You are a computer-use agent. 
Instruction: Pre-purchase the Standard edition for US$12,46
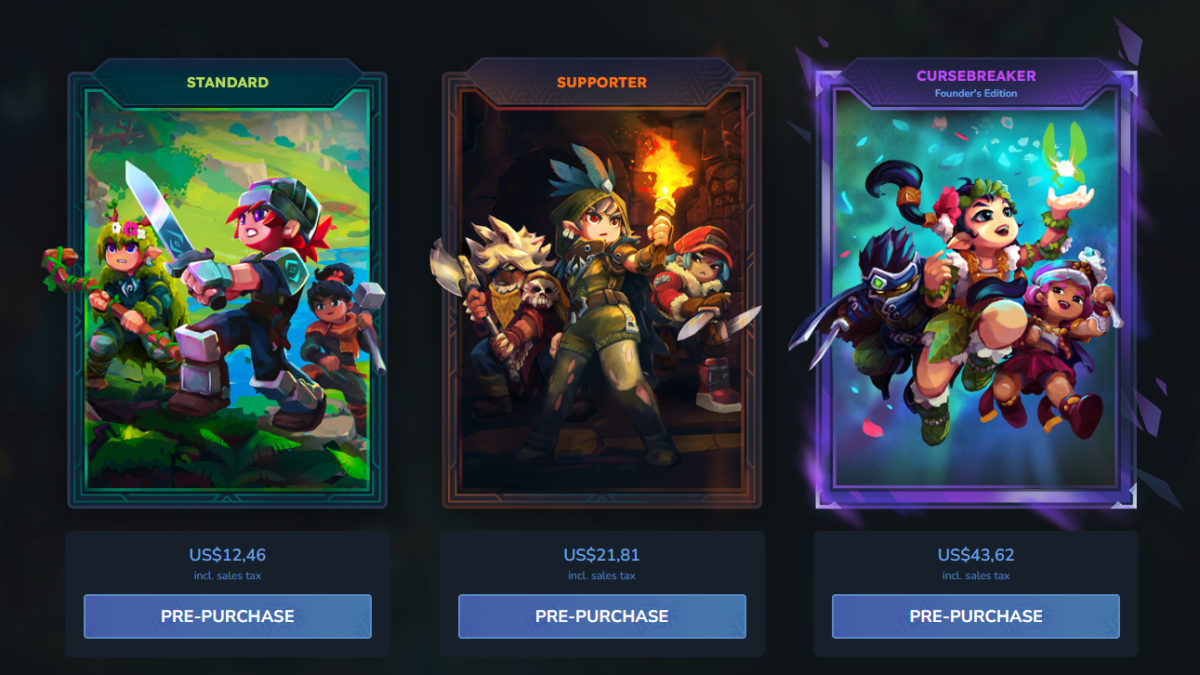227,616
